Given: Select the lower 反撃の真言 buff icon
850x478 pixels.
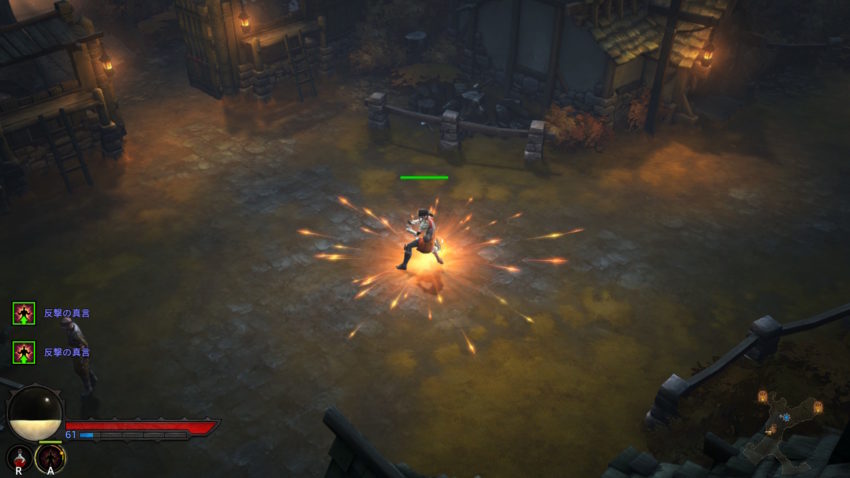Looking at the screenshot, I should (24, 352).
